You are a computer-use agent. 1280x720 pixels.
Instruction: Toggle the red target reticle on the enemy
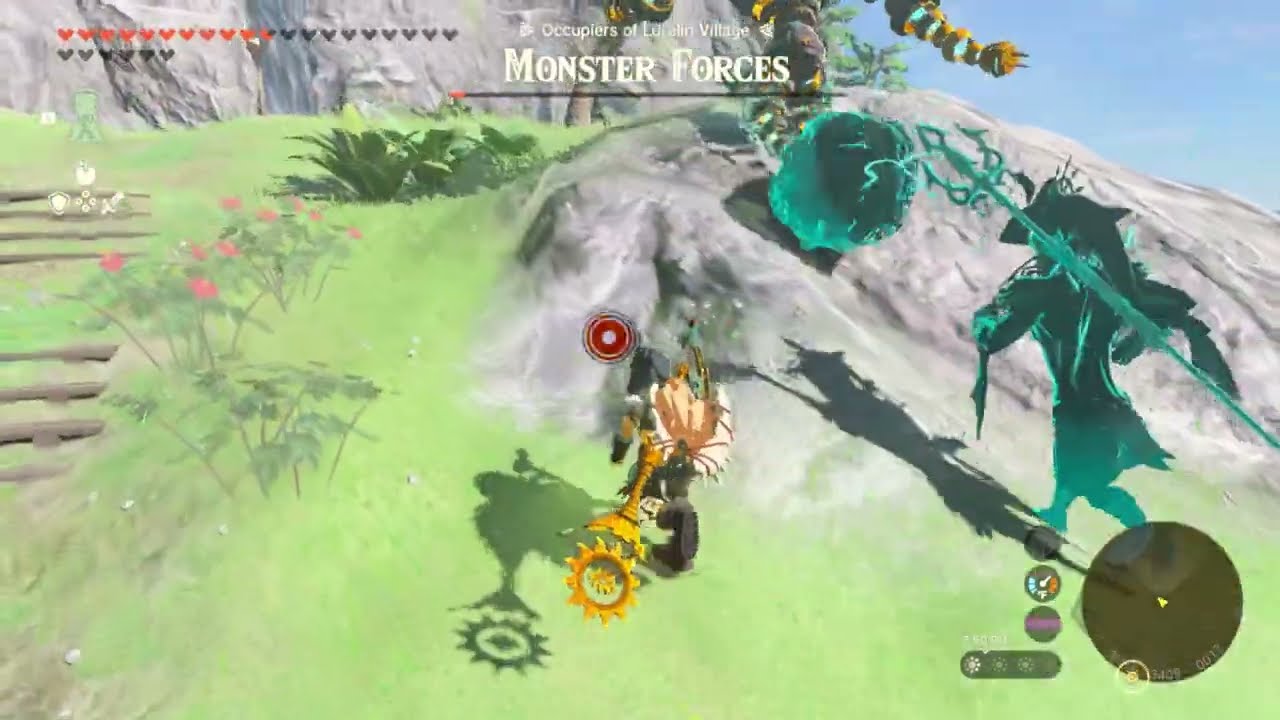608,336
